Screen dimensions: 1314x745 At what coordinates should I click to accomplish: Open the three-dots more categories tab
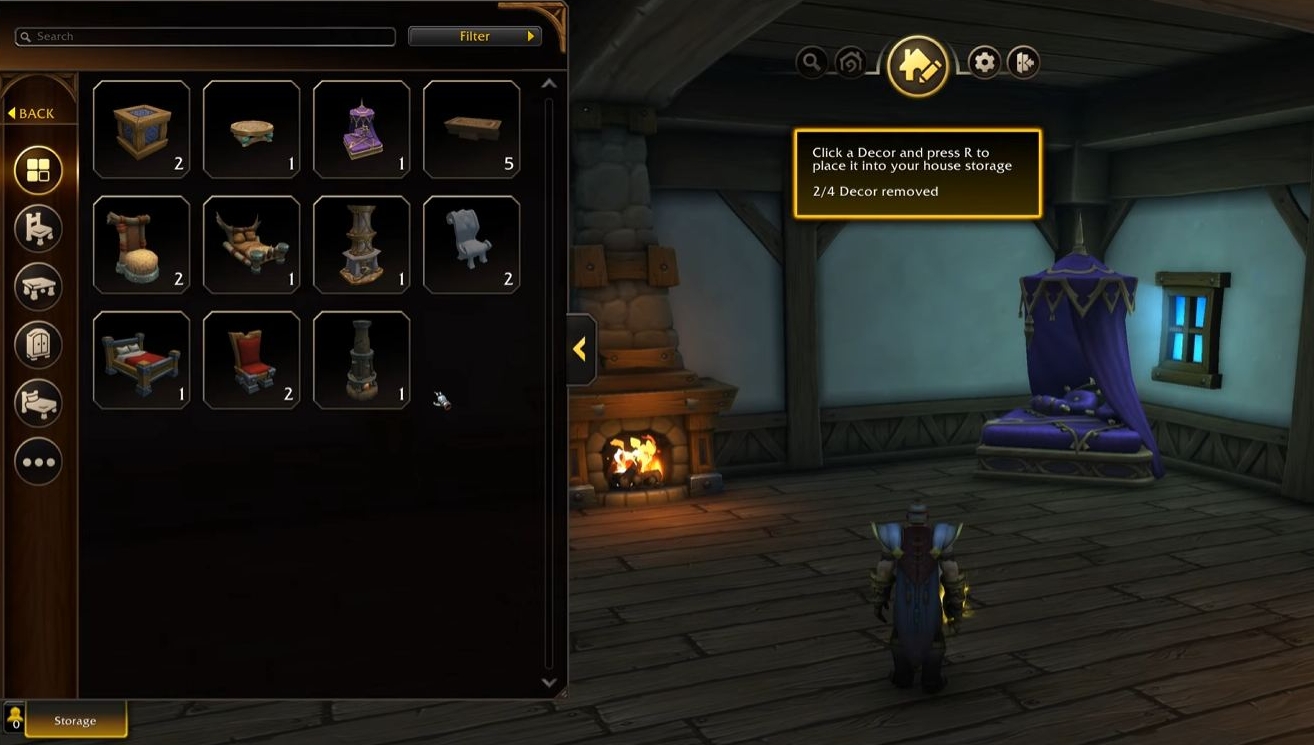[38, 462]
